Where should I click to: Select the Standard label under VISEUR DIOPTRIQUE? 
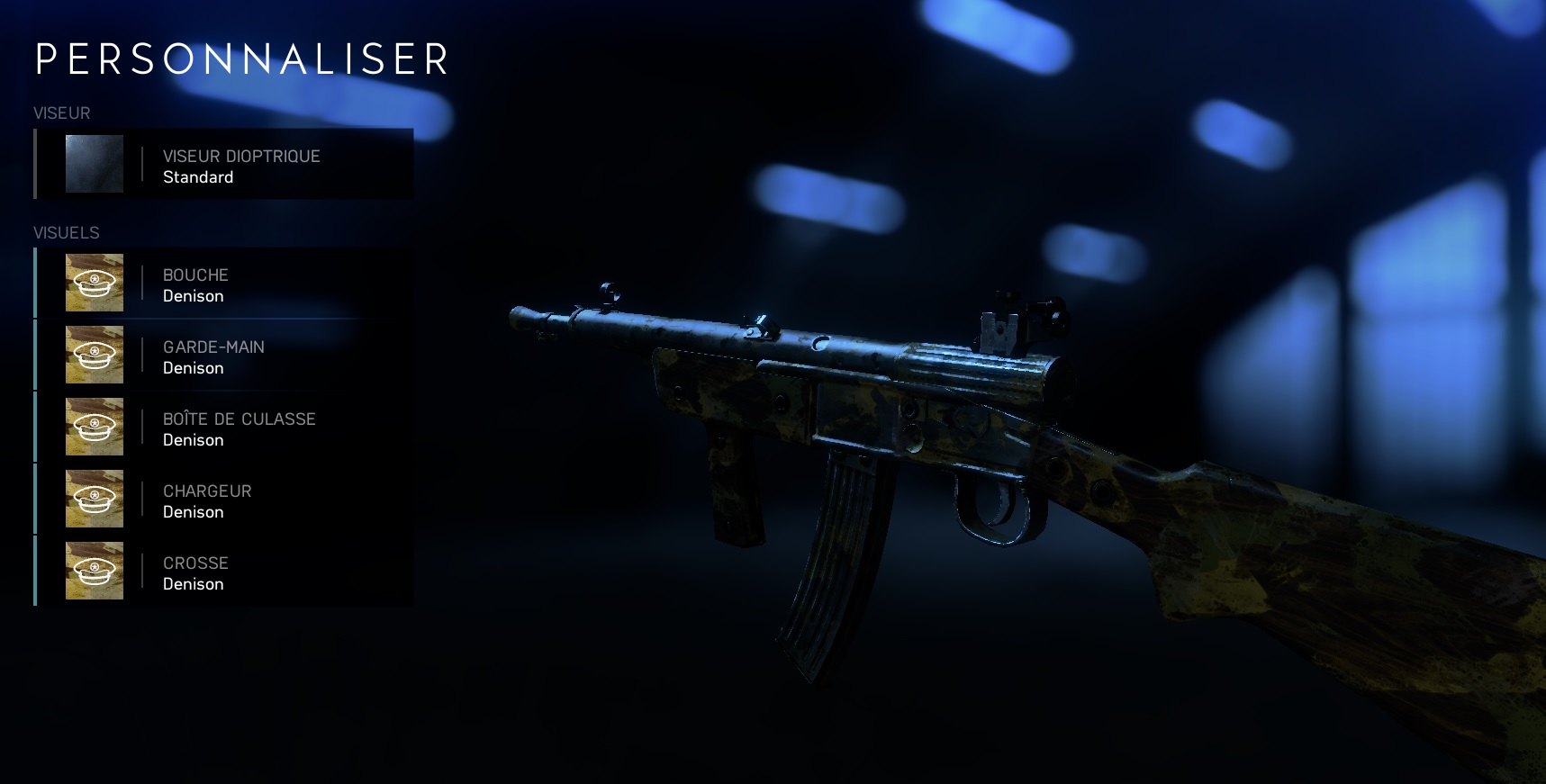(198, 176)
